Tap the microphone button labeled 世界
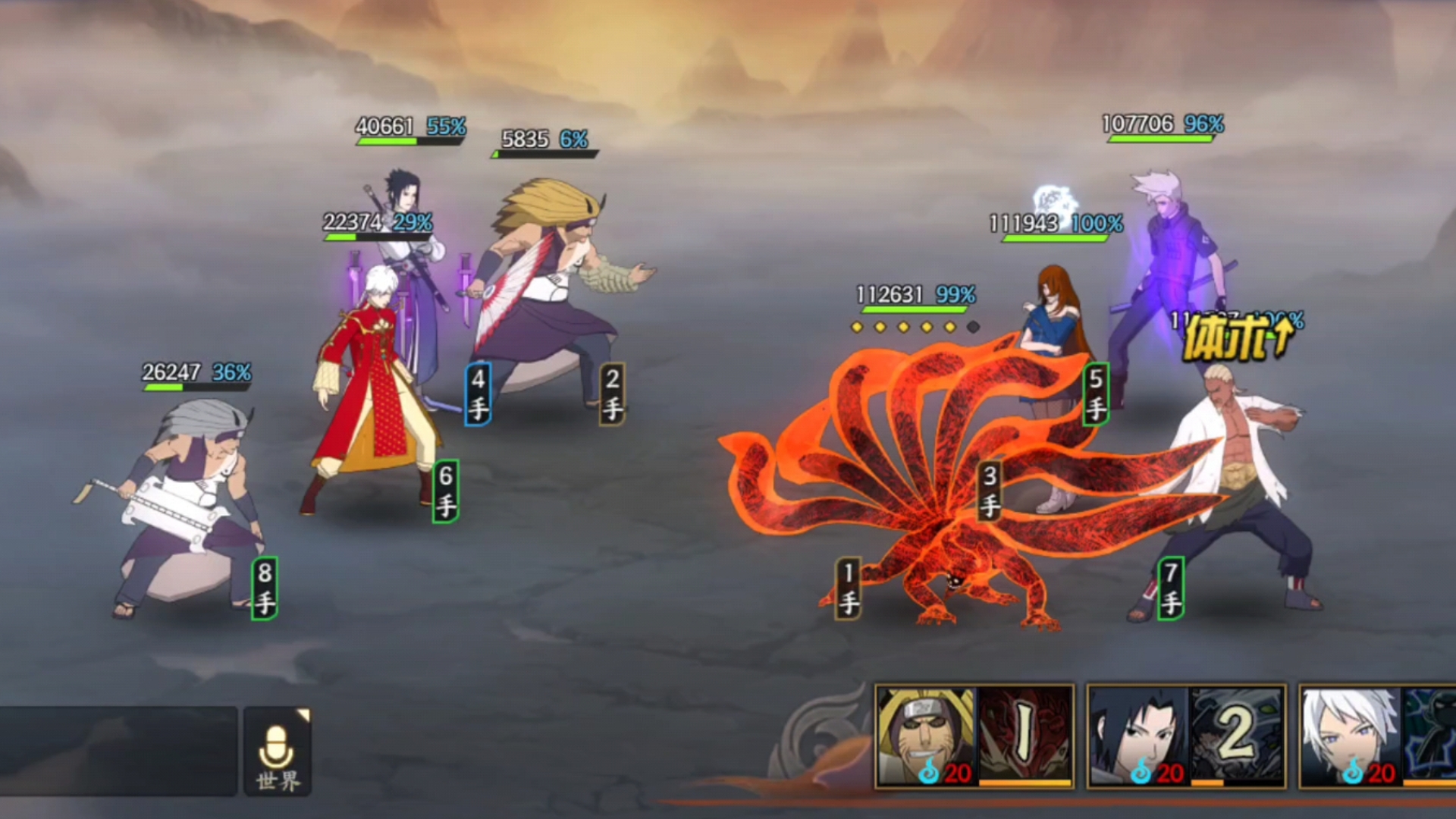This screenshot has width=1456, height=819. (x=278, y=752)
